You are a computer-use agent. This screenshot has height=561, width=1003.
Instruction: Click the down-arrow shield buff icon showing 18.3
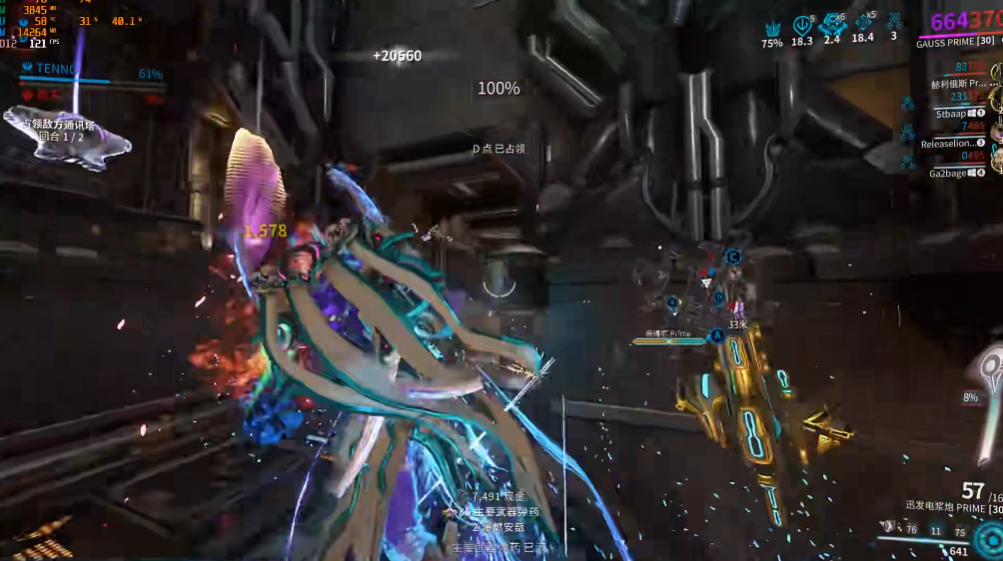pos(802,25)
